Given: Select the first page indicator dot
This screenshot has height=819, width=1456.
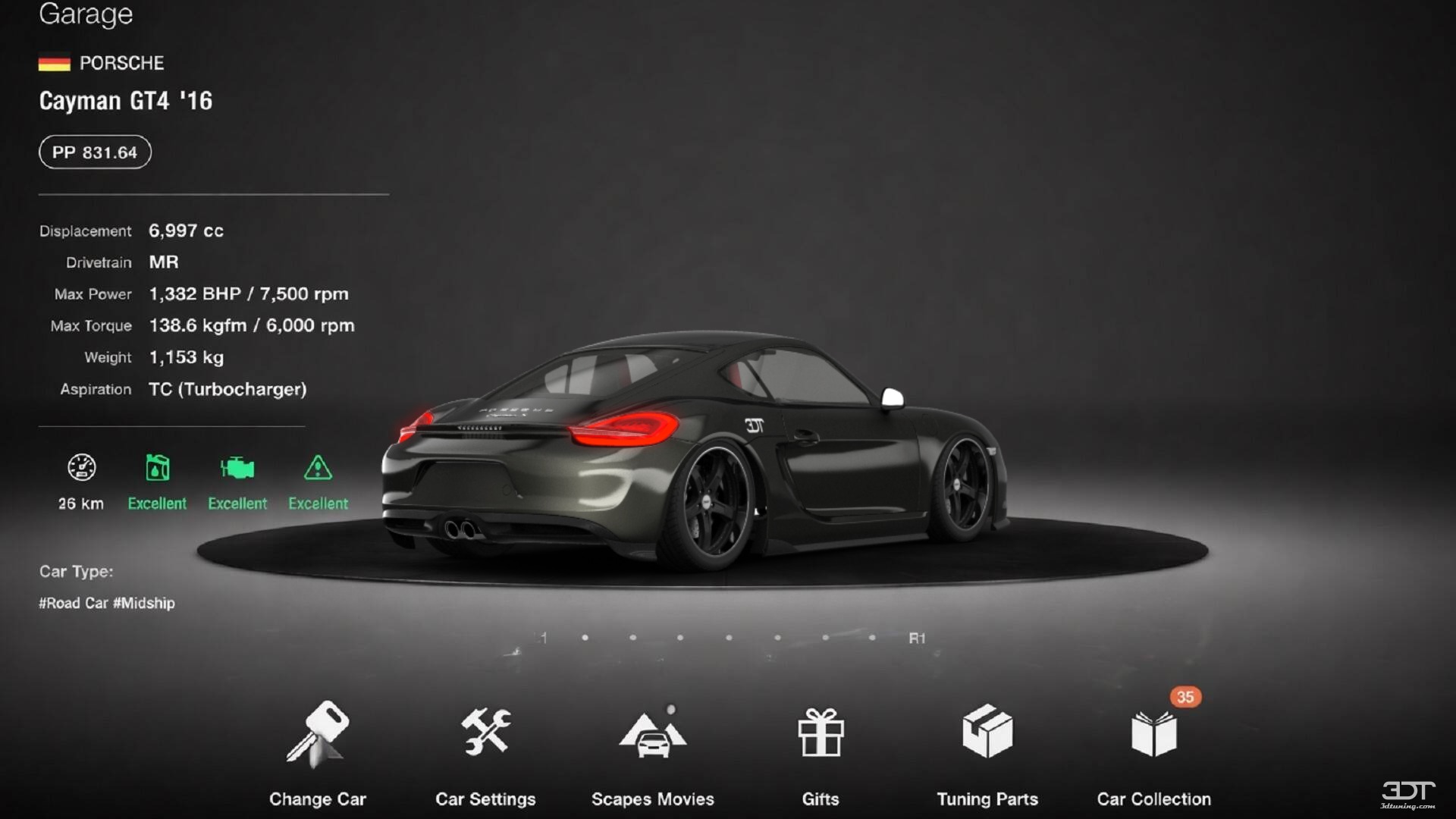Looking at the screenshot, I should [x=585, y=637].
